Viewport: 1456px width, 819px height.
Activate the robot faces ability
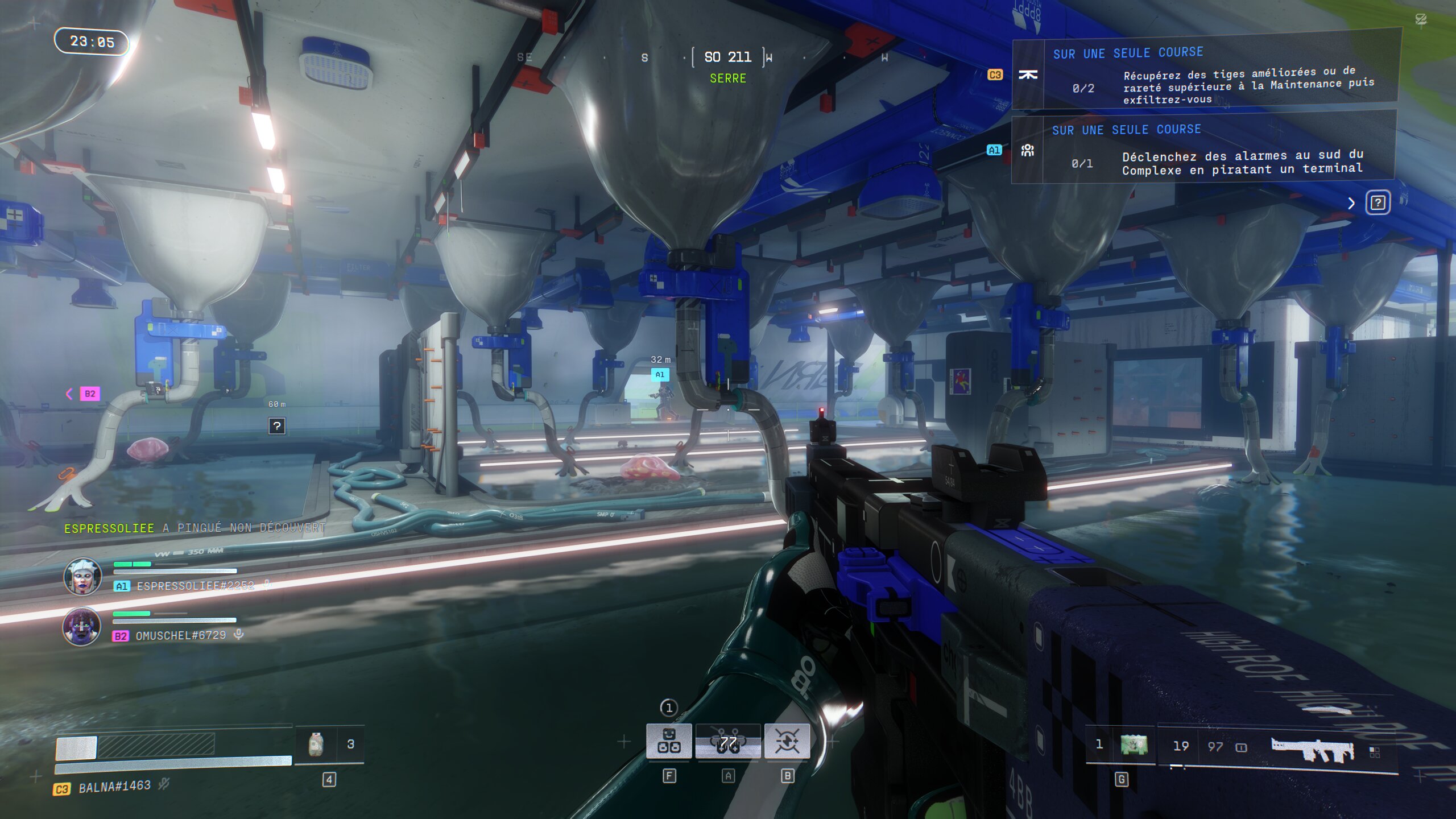pos(669,741)
